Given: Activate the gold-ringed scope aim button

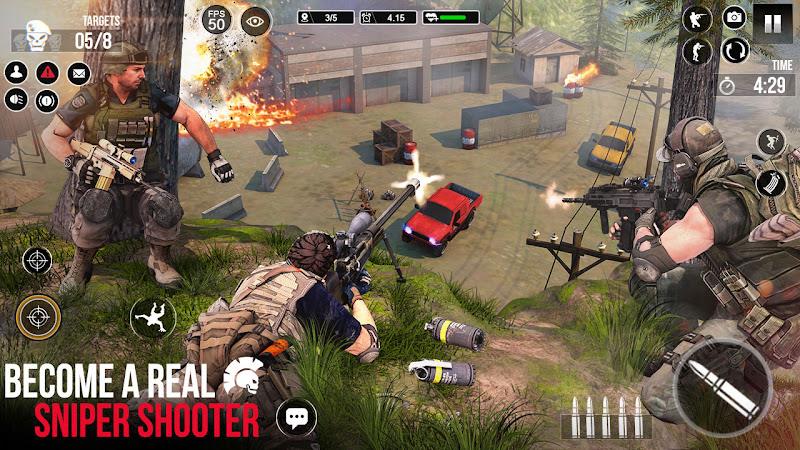Looking at the screenshot, I should click(38, 318).
